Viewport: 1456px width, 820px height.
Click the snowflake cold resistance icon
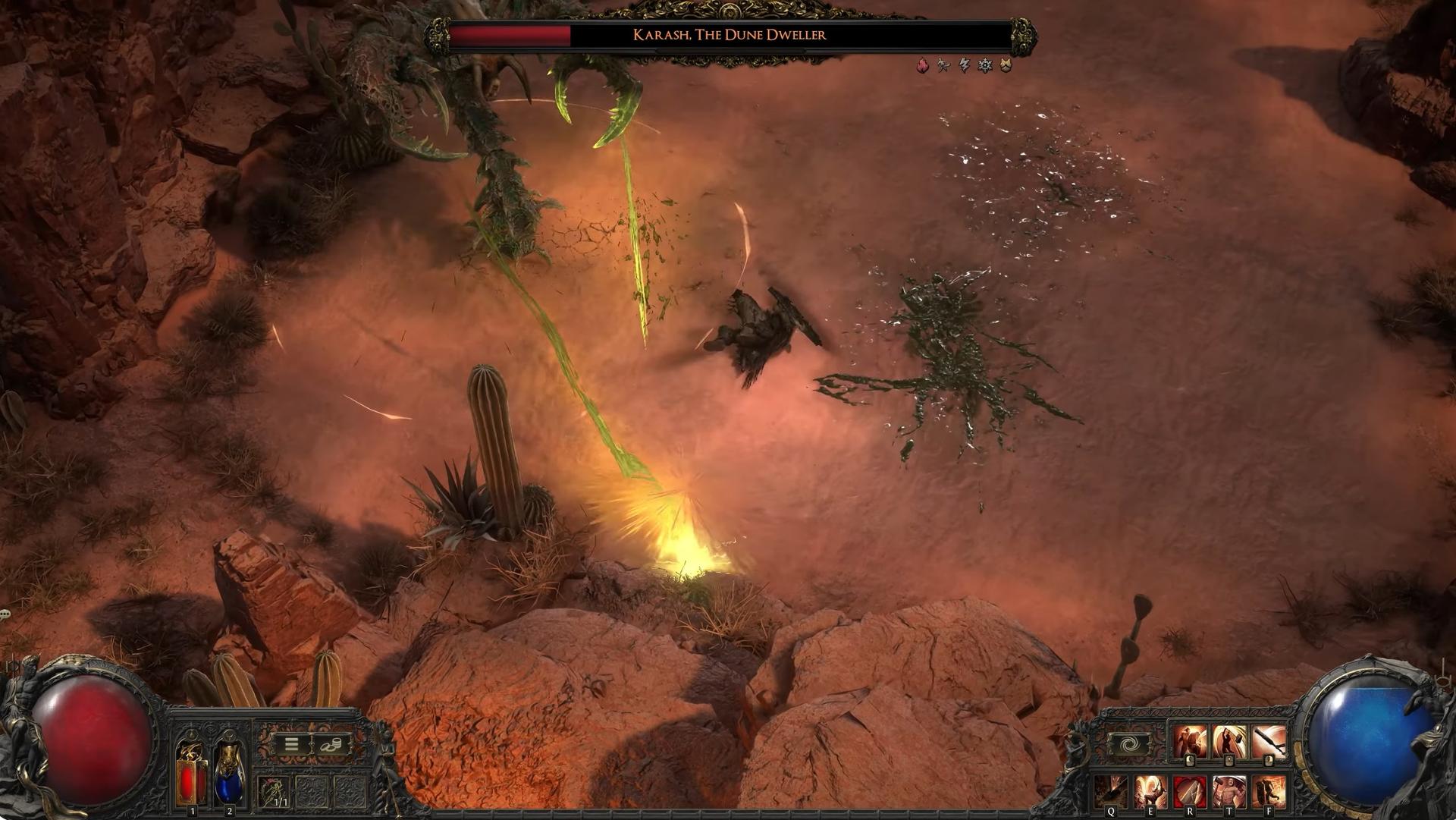click(984, 66)
